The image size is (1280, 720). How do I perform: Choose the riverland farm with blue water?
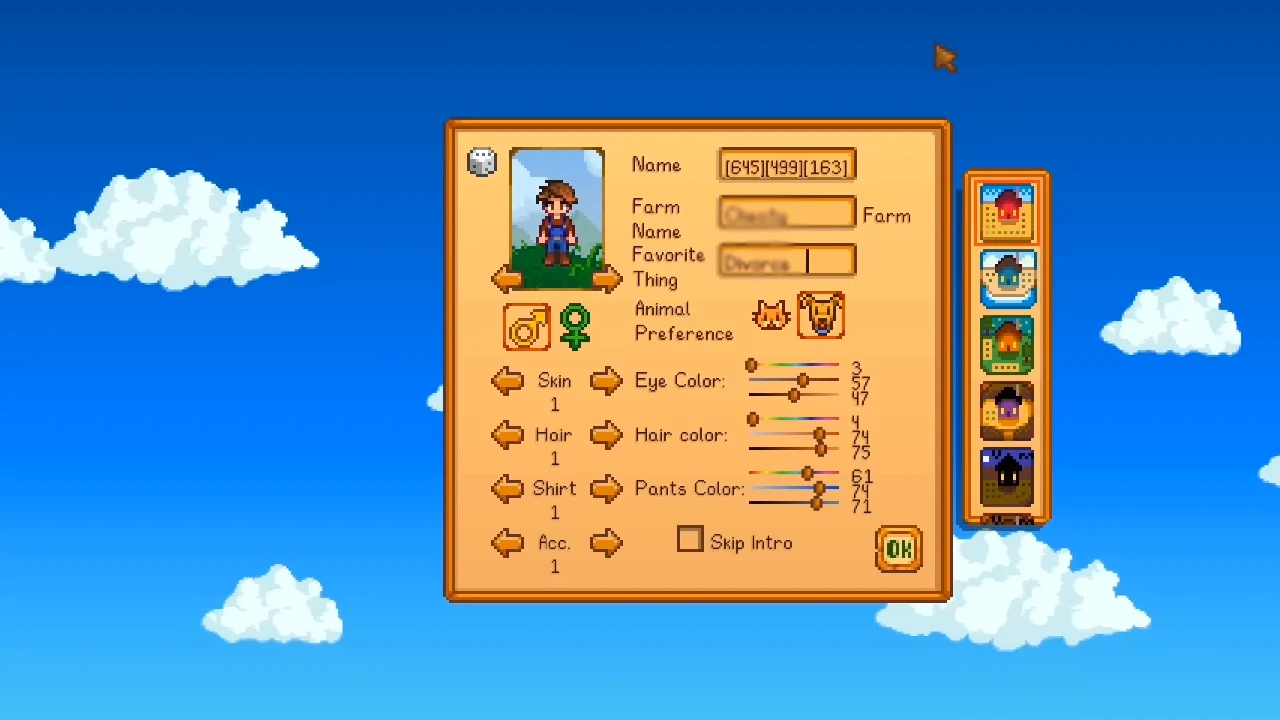pyautogui.click(x=1007, y=279)
